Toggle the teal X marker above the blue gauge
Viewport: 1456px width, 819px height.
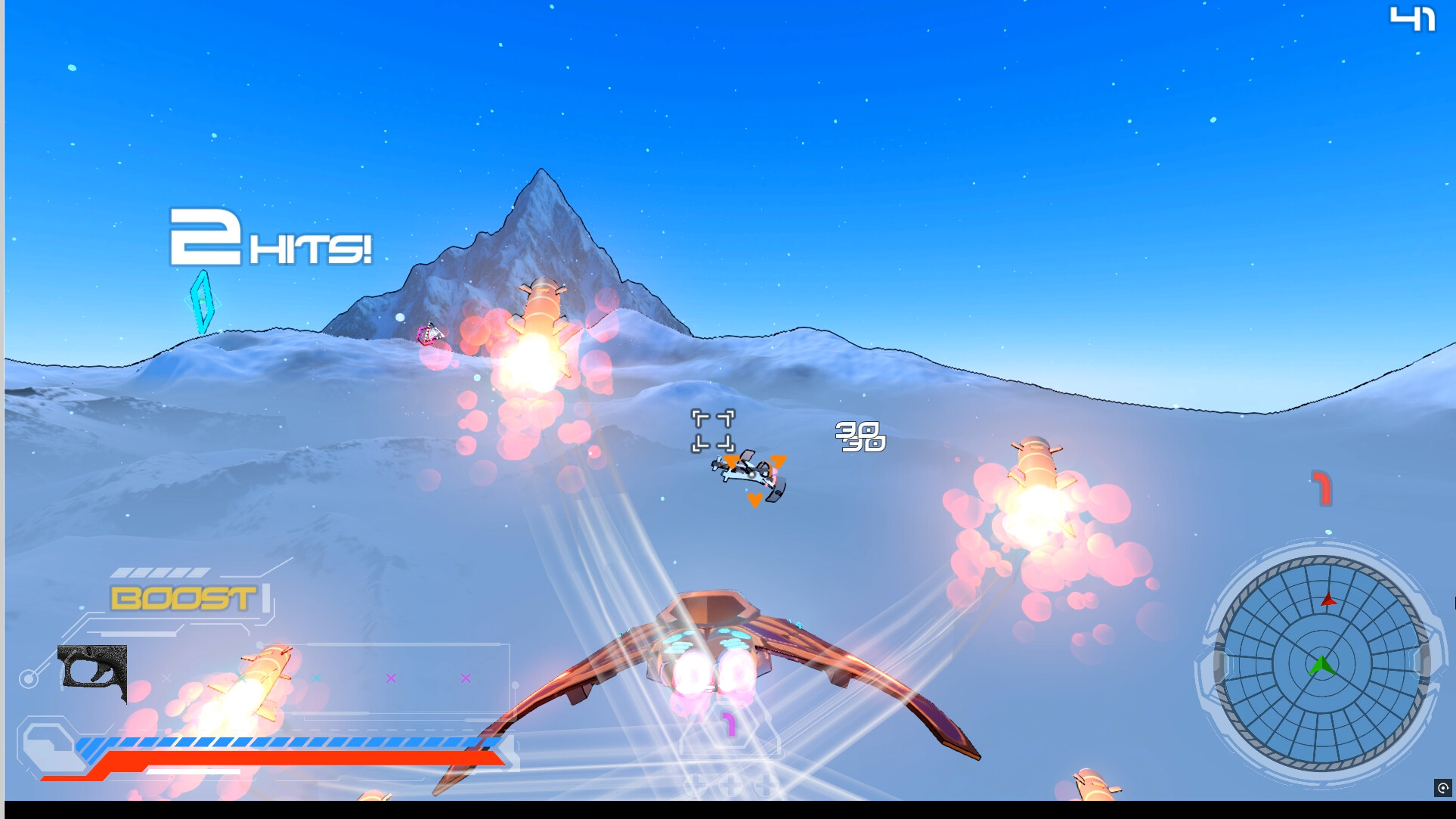coord(241,678)
